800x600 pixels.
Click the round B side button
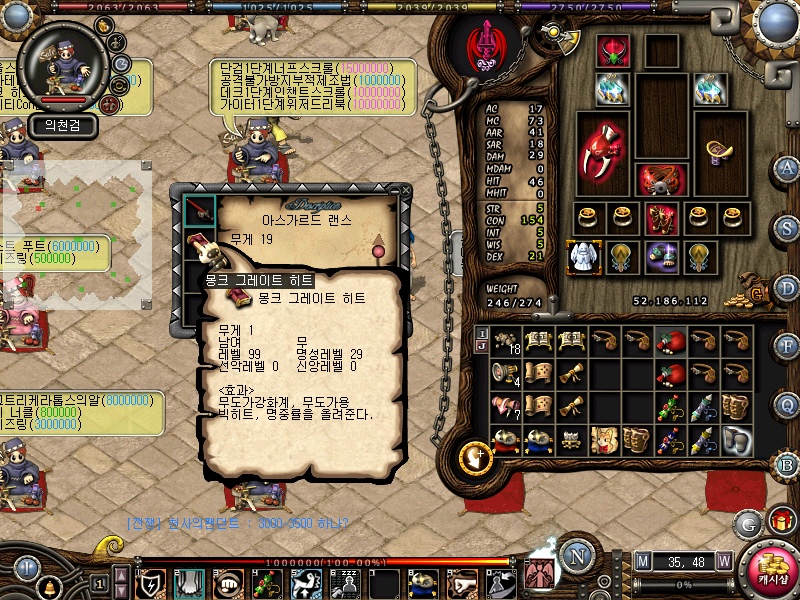click(788, 464)
